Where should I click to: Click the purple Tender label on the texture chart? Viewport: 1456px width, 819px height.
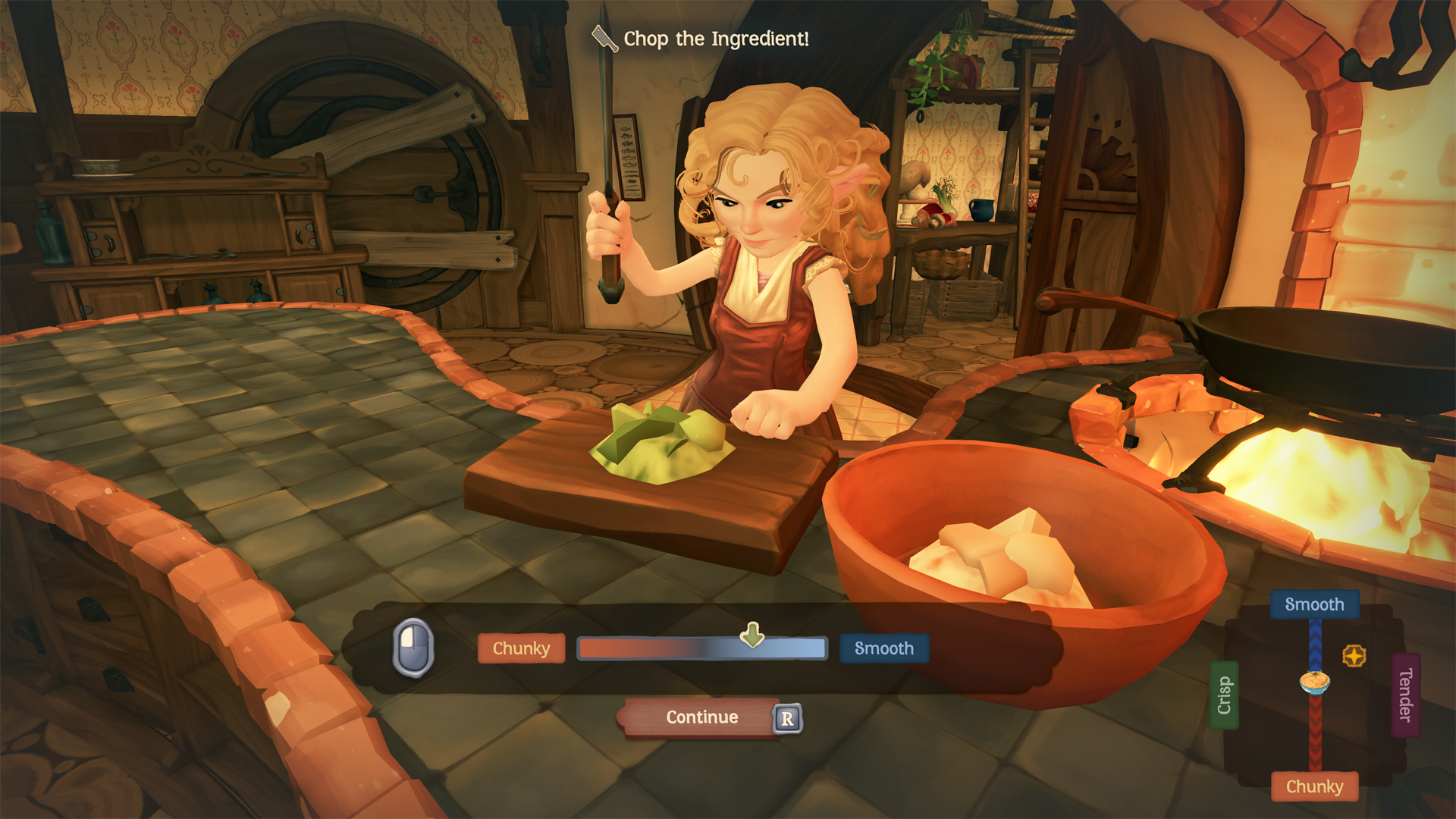(x=1405, y=695)
